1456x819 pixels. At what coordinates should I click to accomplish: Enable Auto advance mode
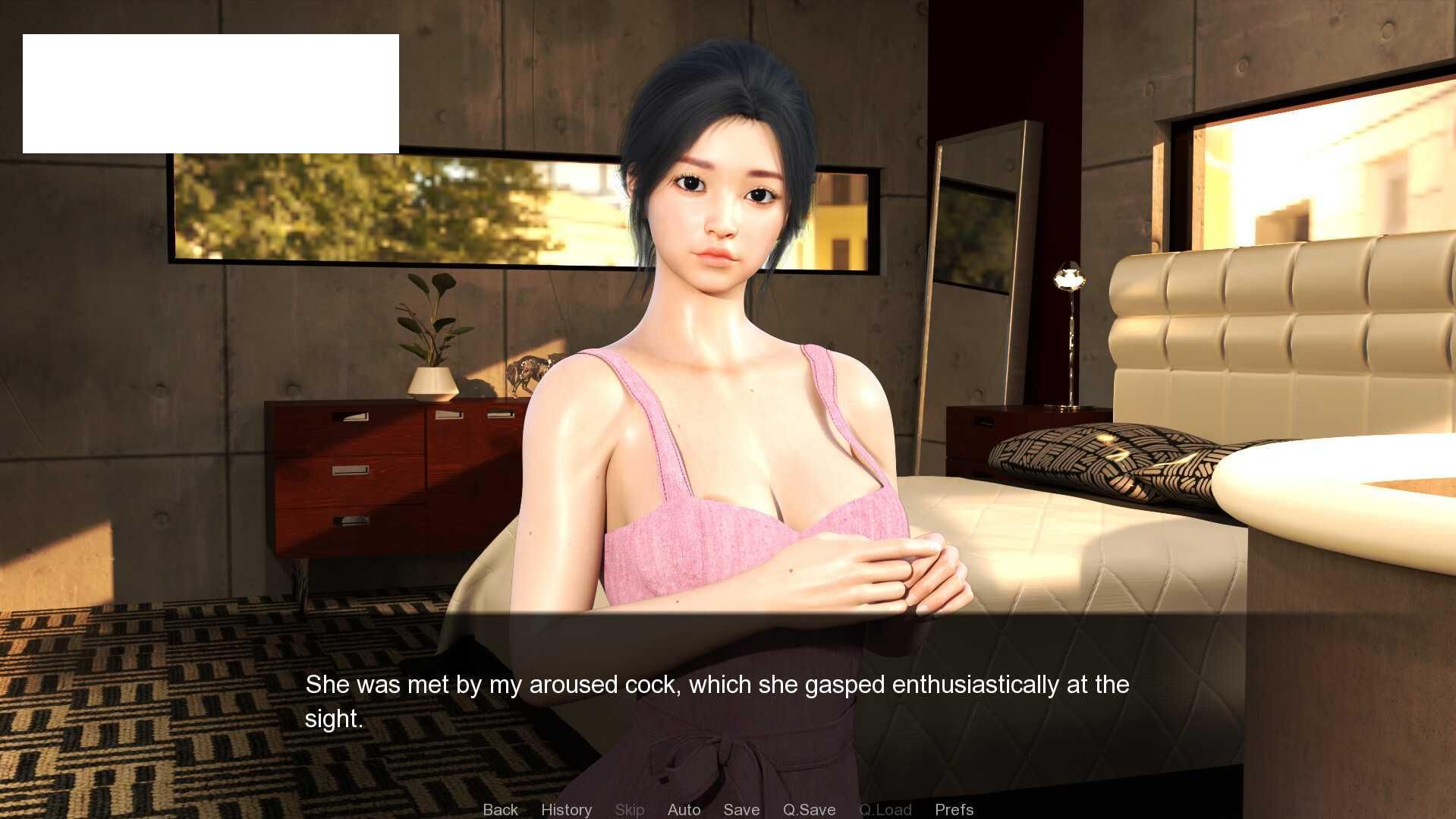pyautogui.click(x=684, y=809)
